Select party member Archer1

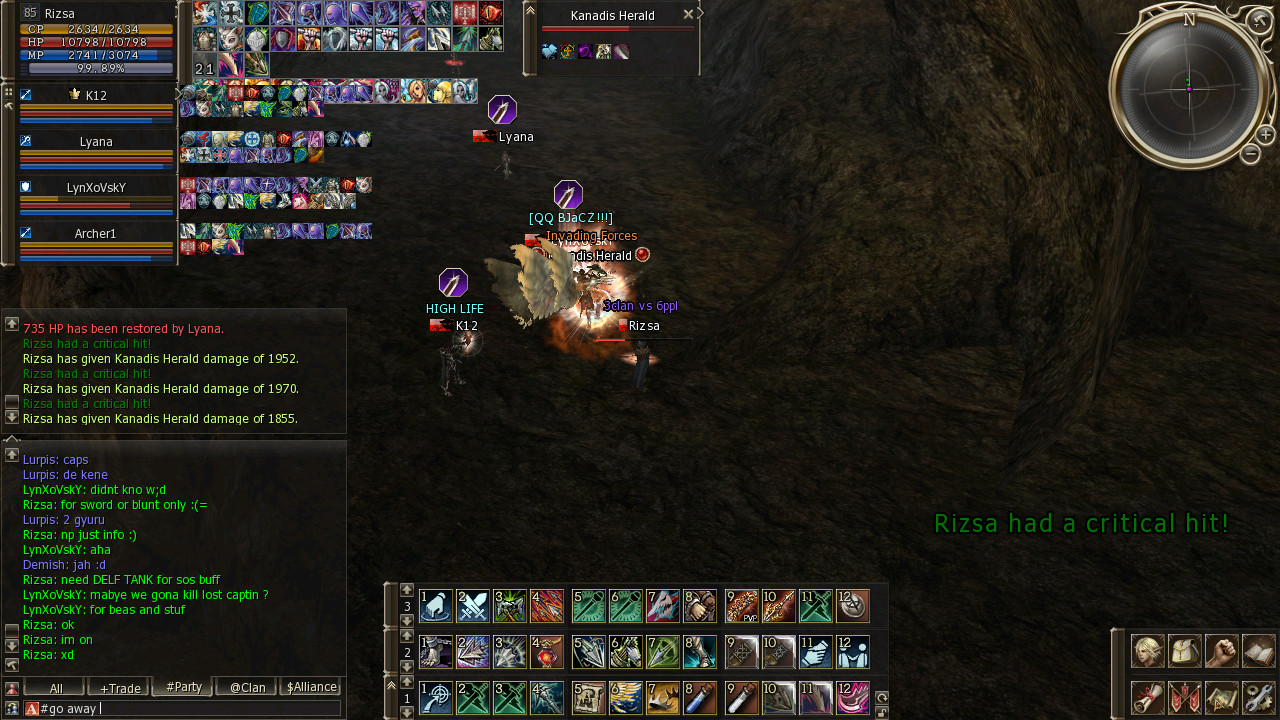click(96, 234)
